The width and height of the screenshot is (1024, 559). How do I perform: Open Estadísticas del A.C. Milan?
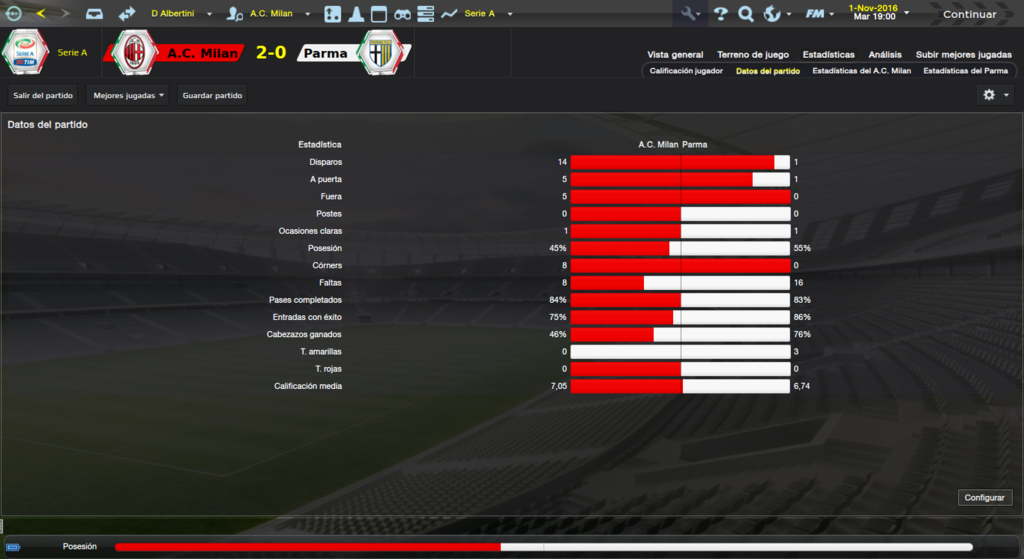(861, 71)
